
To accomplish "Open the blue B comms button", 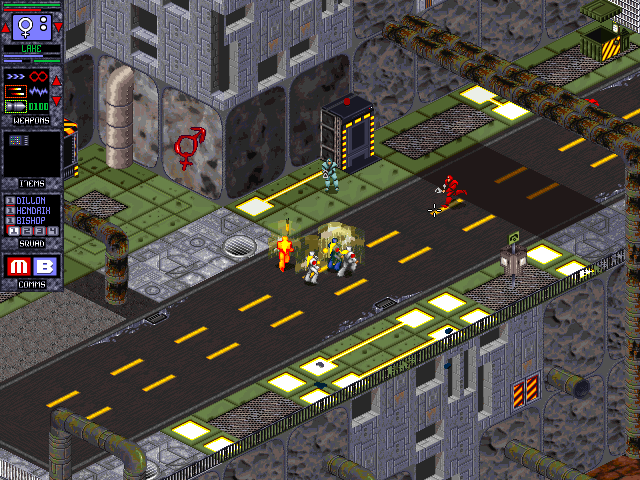I will [x=46, y=267].
